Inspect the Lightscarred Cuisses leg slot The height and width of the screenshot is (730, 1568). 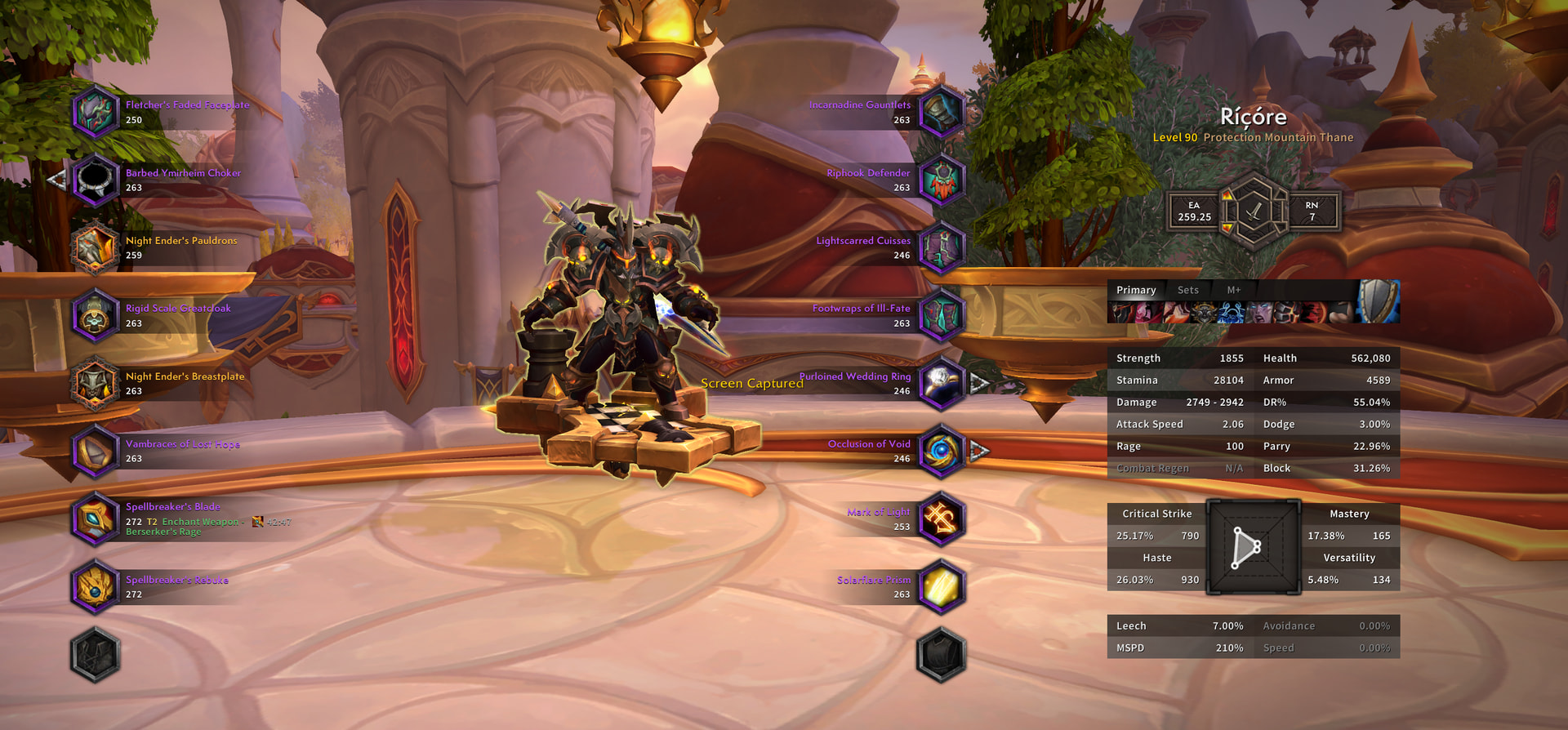coord(942,247)
